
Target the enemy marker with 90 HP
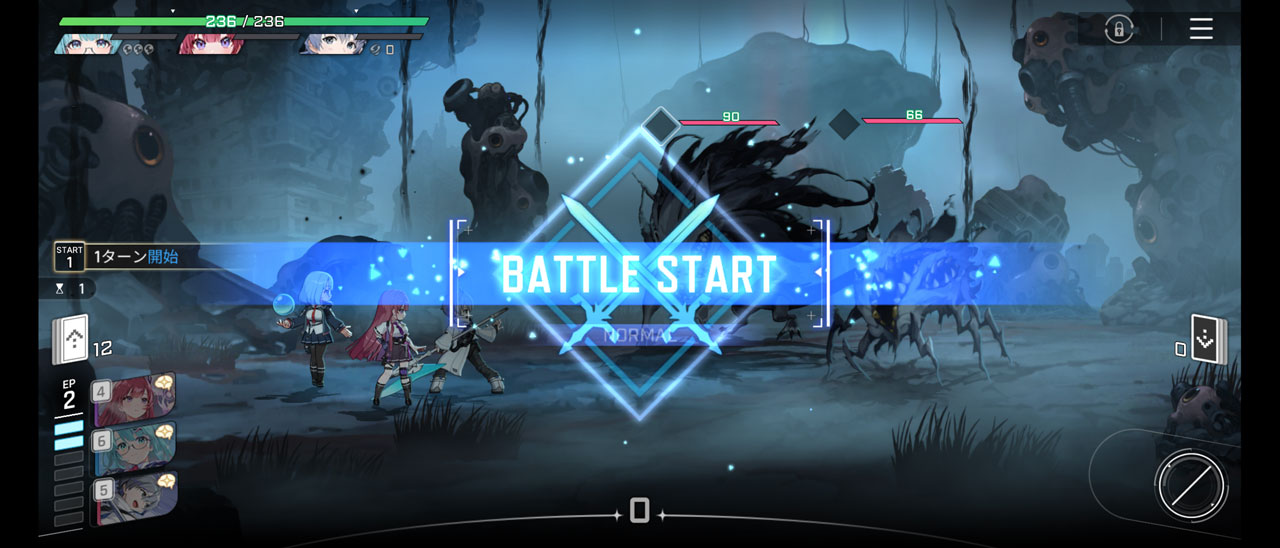(660, 125)
